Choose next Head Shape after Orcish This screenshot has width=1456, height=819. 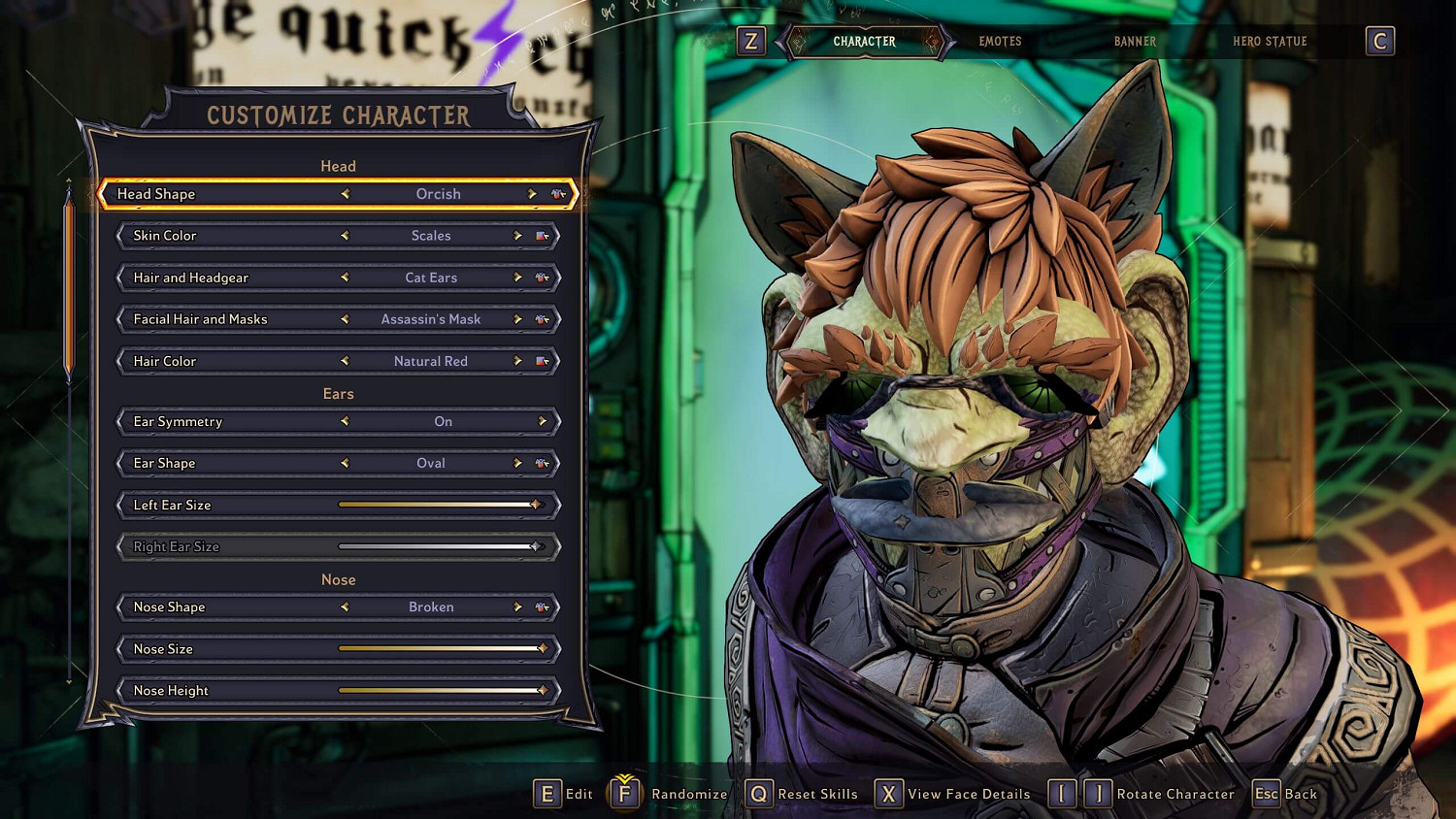532,194
